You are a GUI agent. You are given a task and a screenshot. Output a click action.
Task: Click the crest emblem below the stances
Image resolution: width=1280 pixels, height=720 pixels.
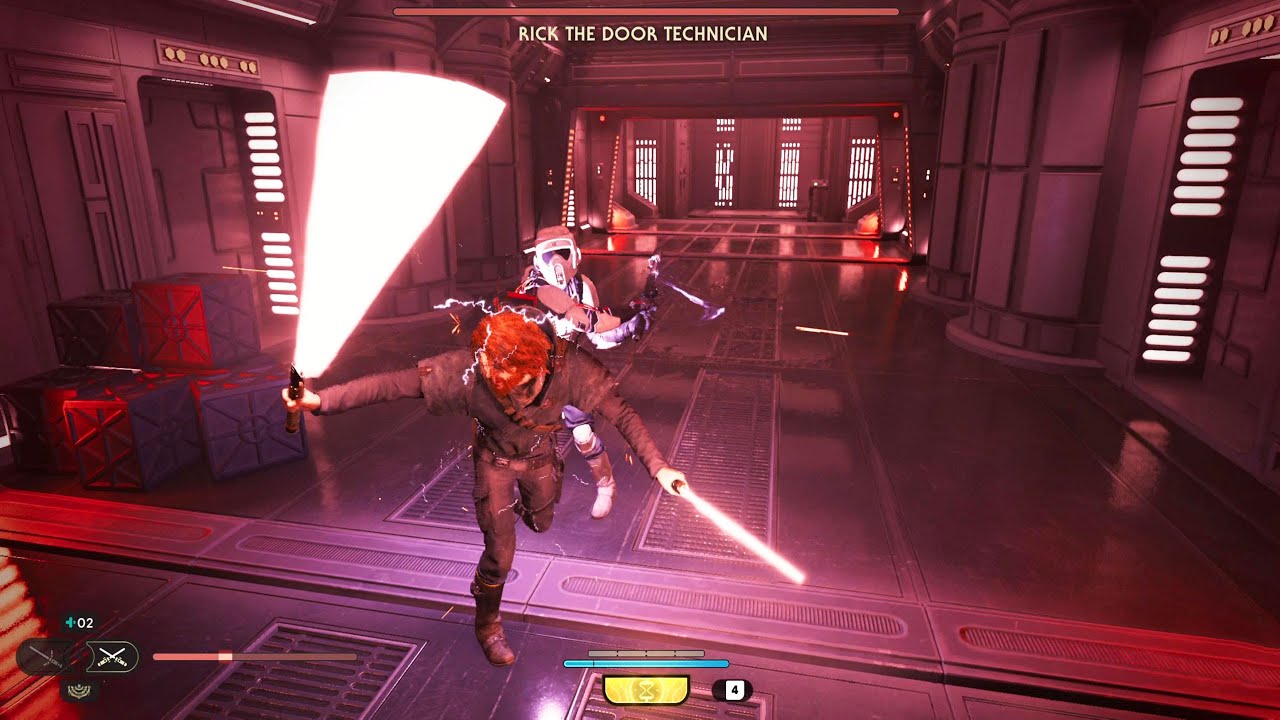pyautogui.click(x=78, y=688)
